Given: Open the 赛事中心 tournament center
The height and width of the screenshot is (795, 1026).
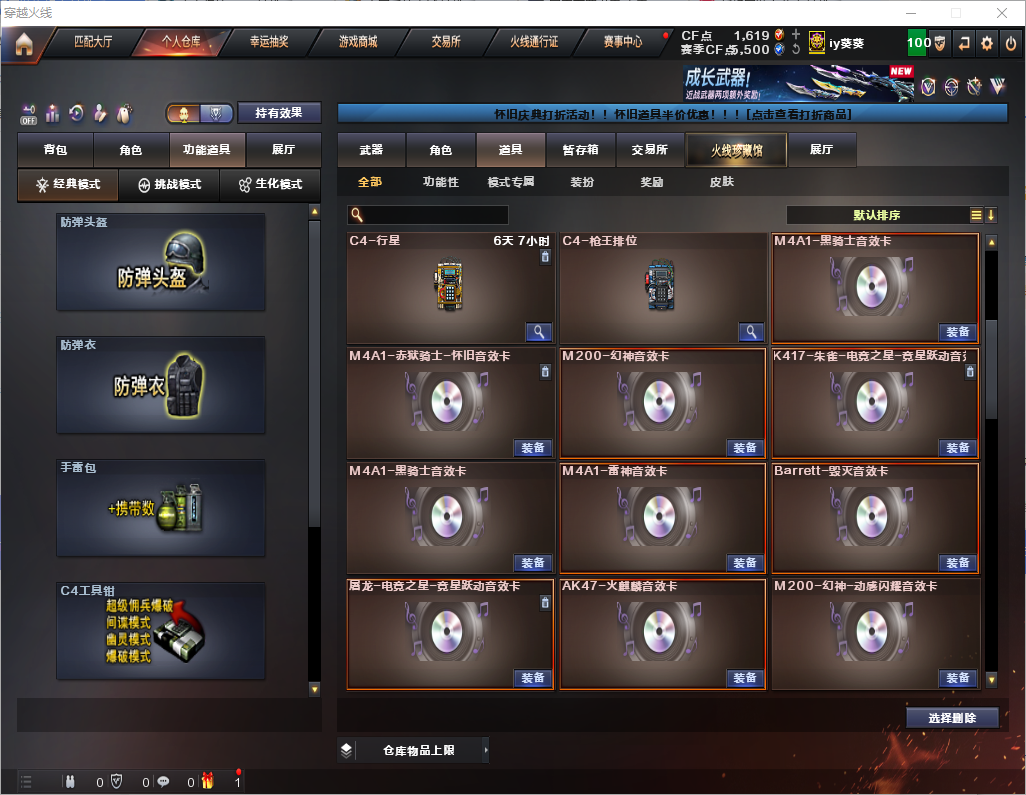Looking at the screenshot, I should pyautogui.click(x=622, y=42).
